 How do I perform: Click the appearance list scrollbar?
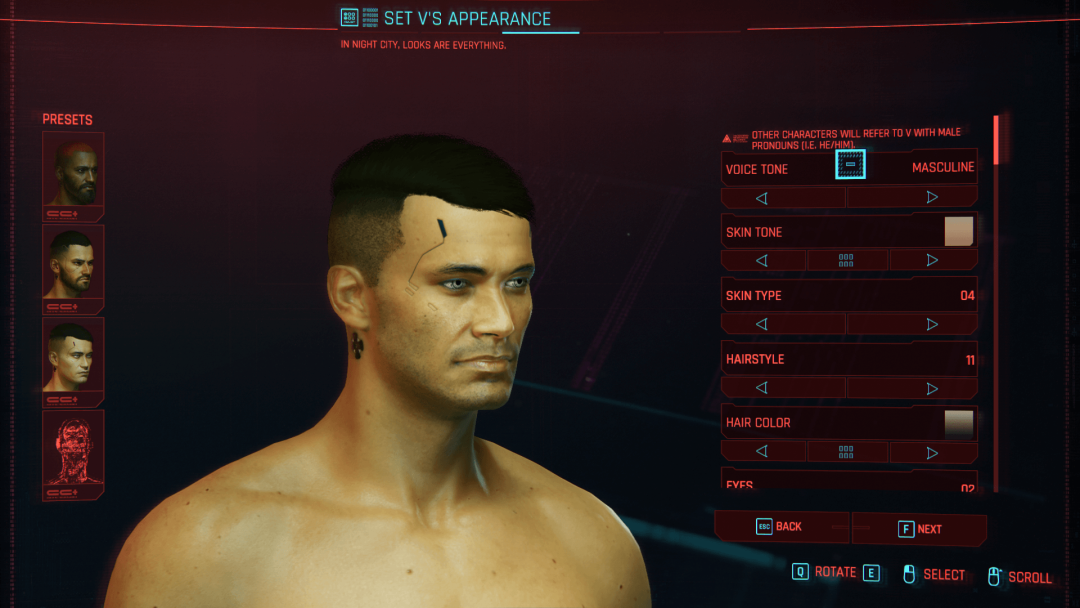[x=996, y=300]
